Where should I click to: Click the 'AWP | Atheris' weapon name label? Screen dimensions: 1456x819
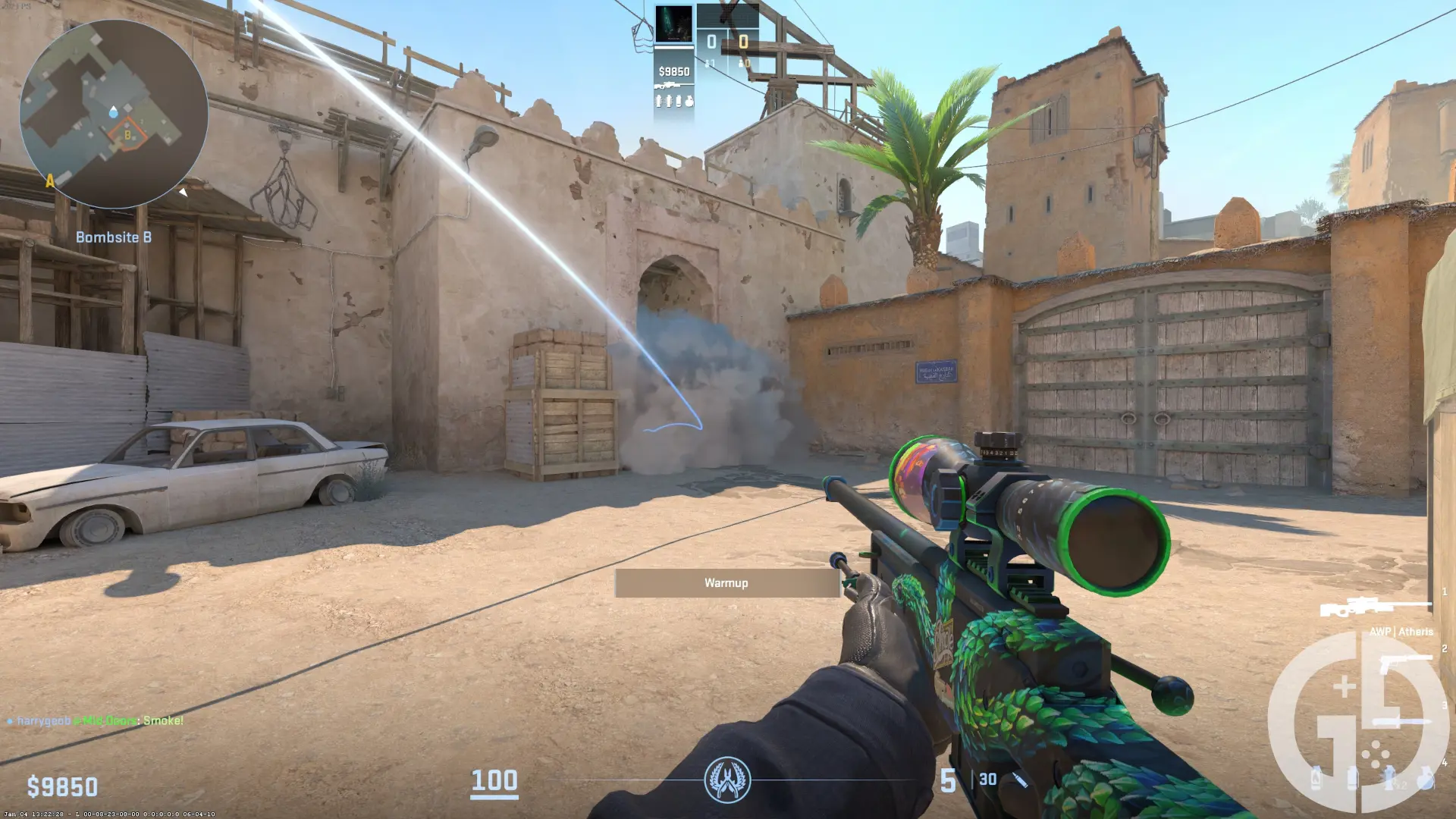pos(1402,632)
